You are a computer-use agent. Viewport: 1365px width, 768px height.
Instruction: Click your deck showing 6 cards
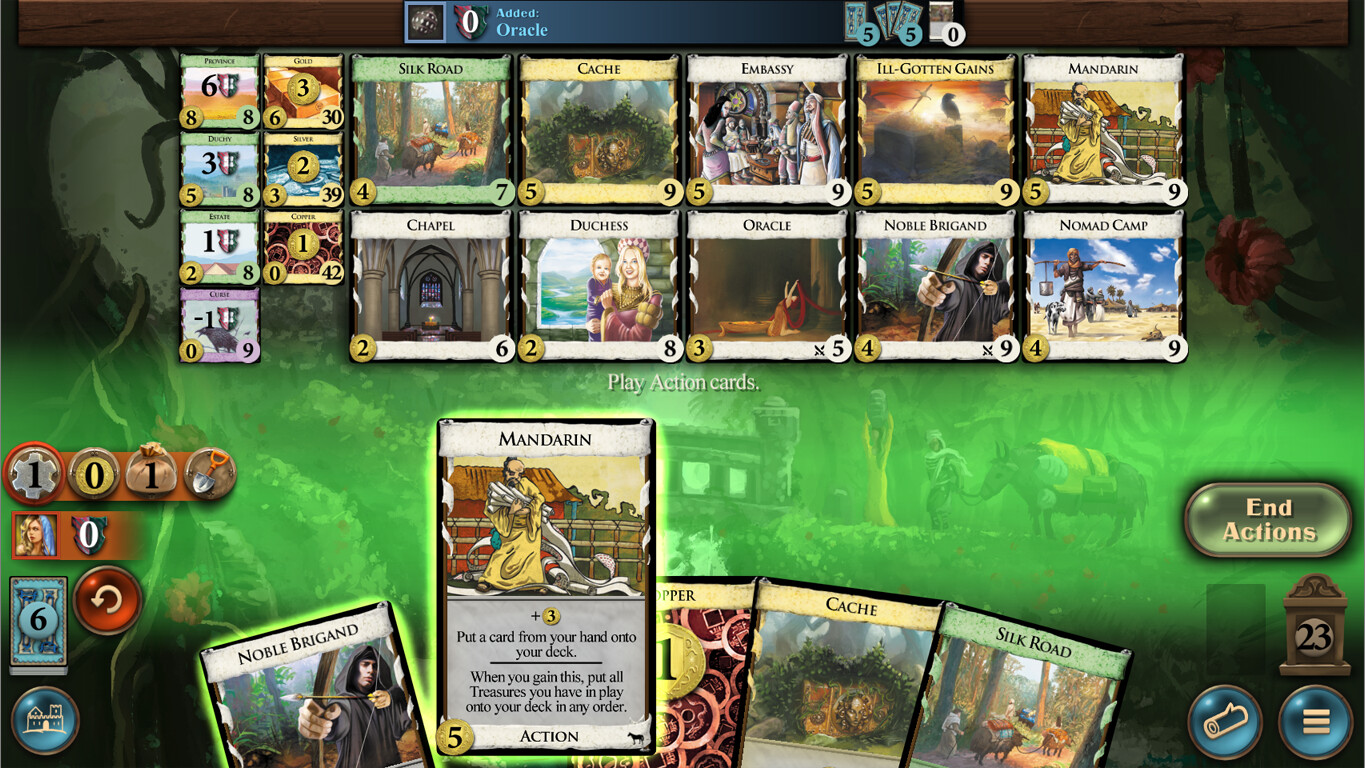coord(38,620)
